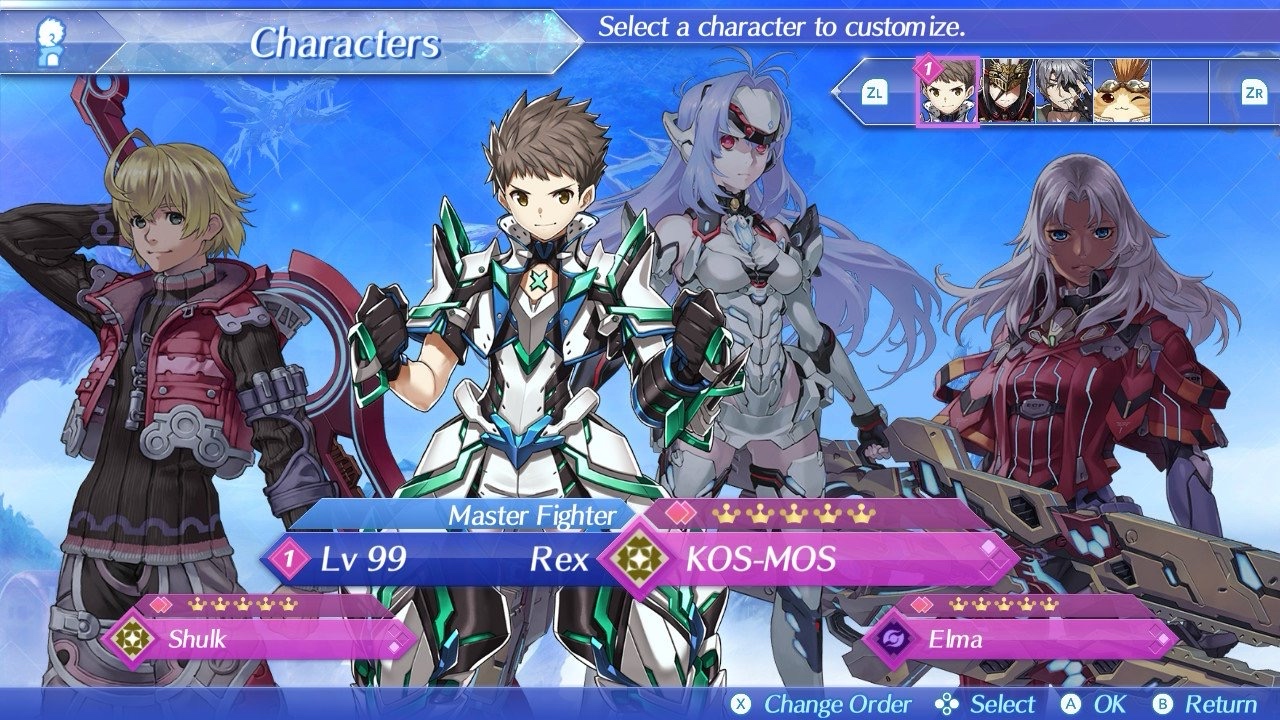Pick Tora the Nopon's portrait
This screenshot has height=720, width=1280.
pos(1122,92)
